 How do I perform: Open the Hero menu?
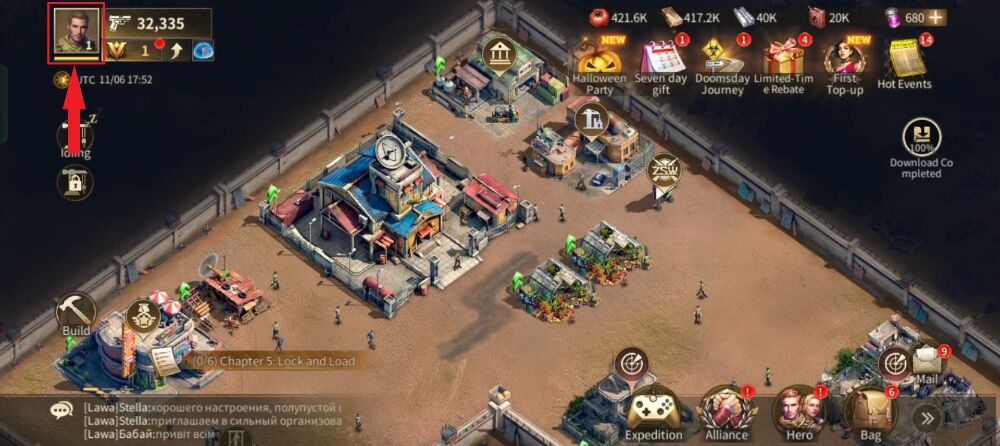point(798,410)
